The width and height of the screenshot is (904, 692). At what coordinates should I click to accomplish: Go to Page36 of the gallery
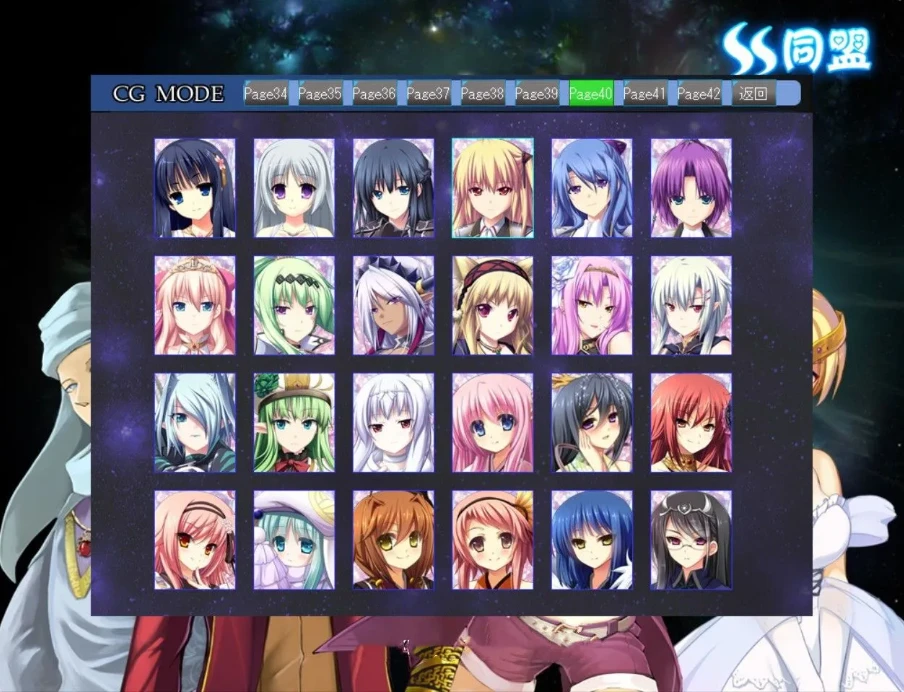[x=373, y=94]
